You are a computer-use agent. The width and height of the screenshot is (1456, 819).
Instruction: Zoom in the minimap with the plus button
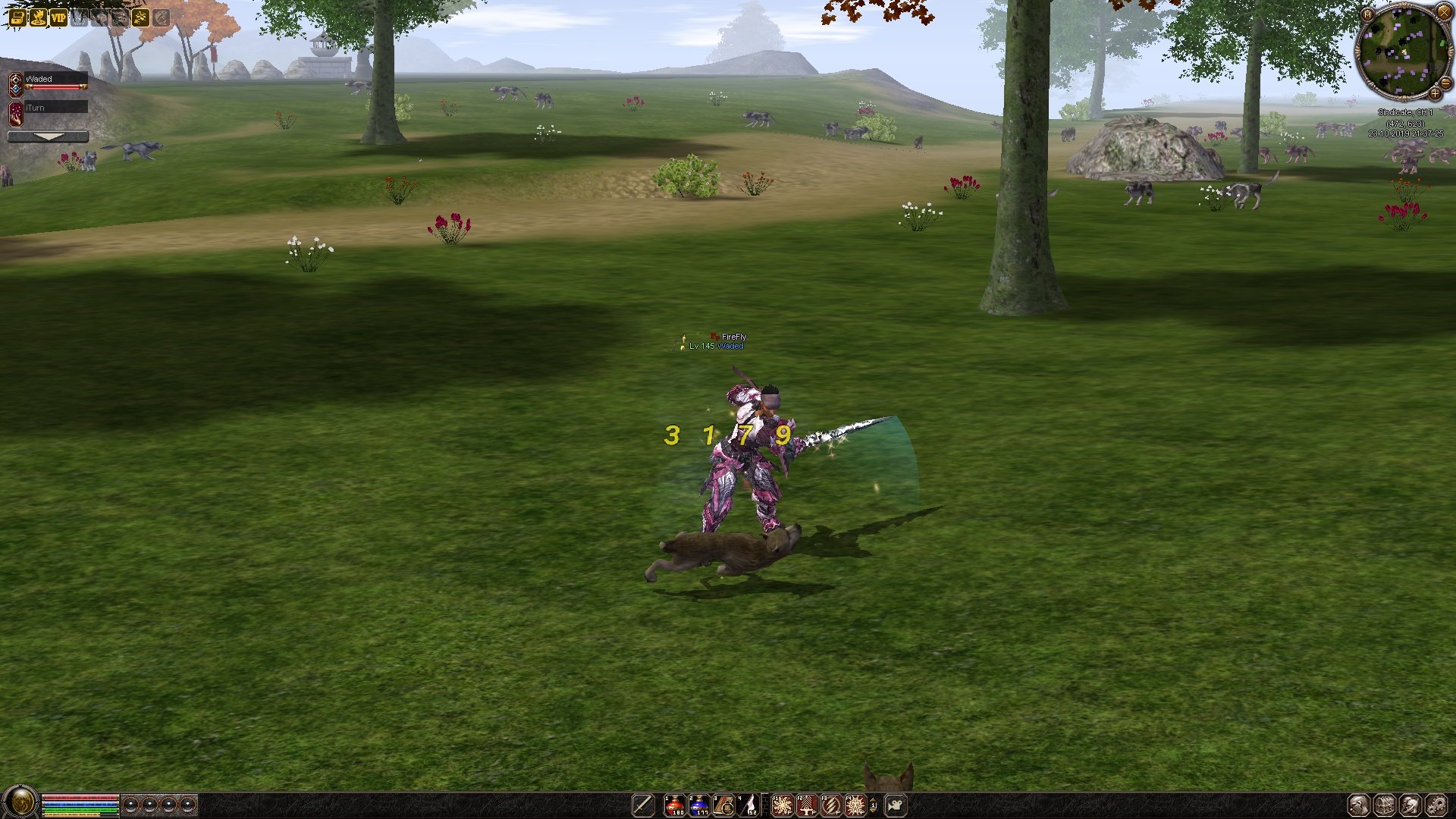coord(1435,93)
